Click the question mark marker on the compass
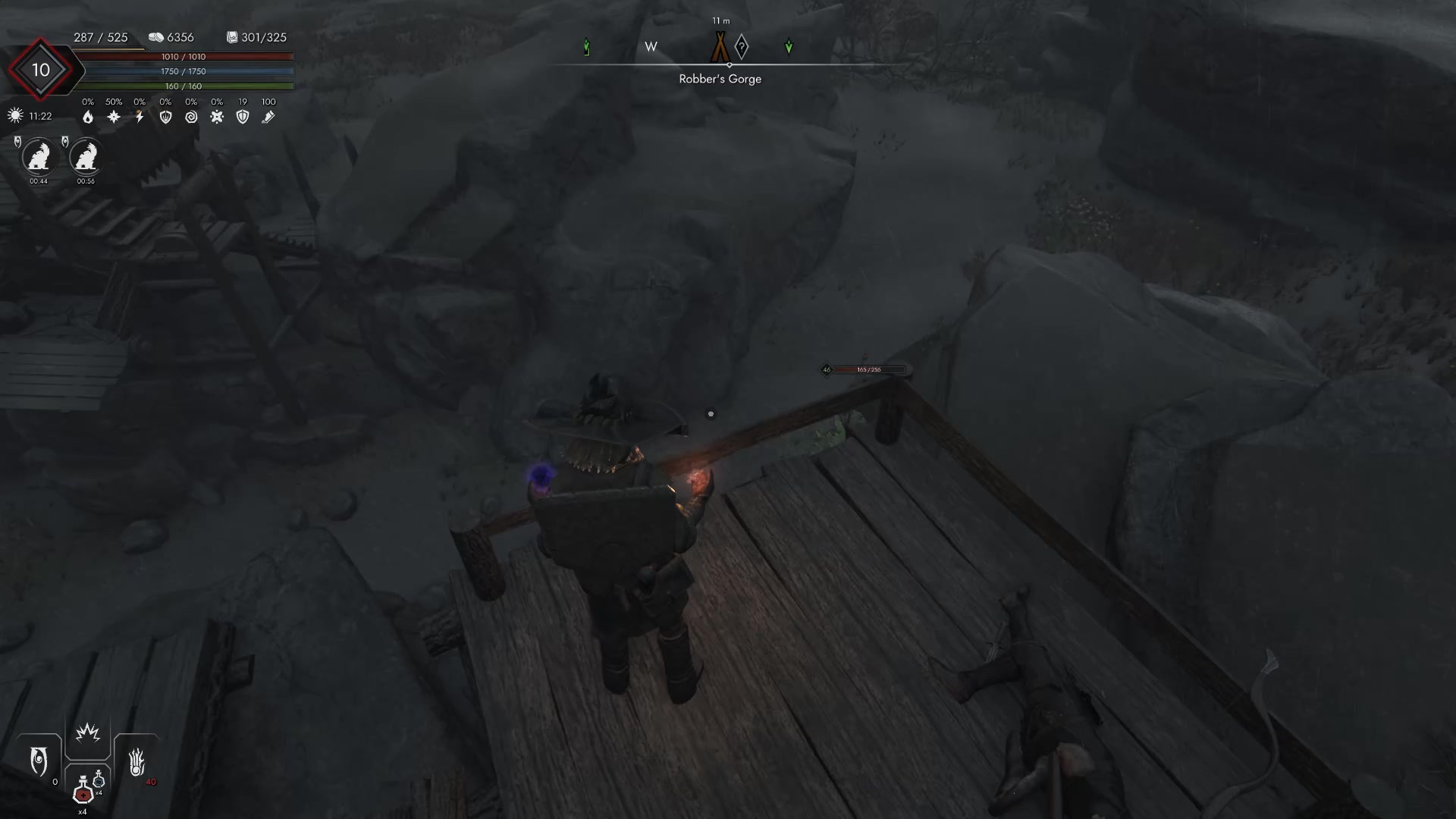This screenshot has height=819, width=1456. [x=741, y=47]
